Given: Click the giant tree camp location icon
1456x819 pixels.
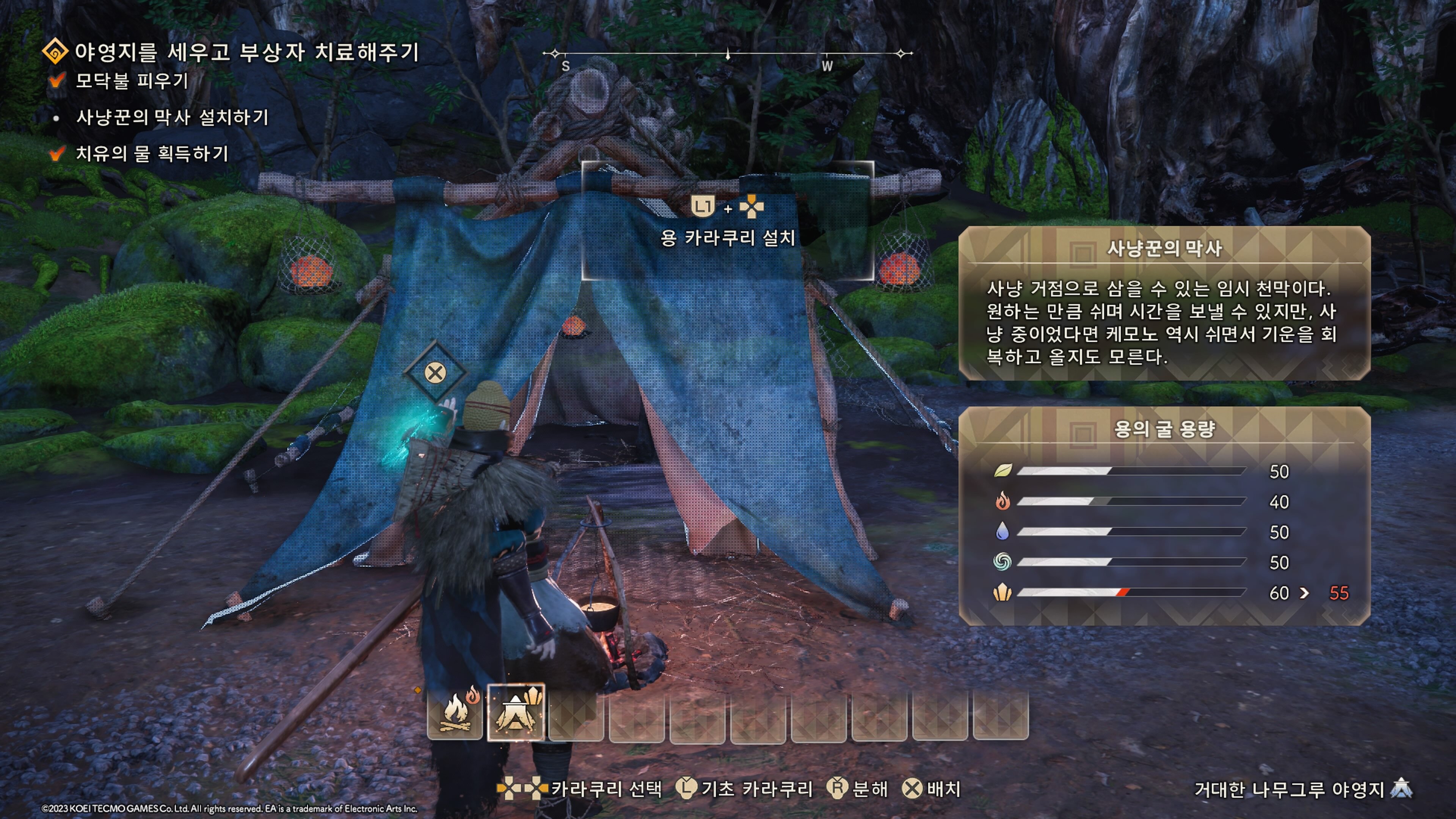Looking at the screenshot, I should 1402,788.
